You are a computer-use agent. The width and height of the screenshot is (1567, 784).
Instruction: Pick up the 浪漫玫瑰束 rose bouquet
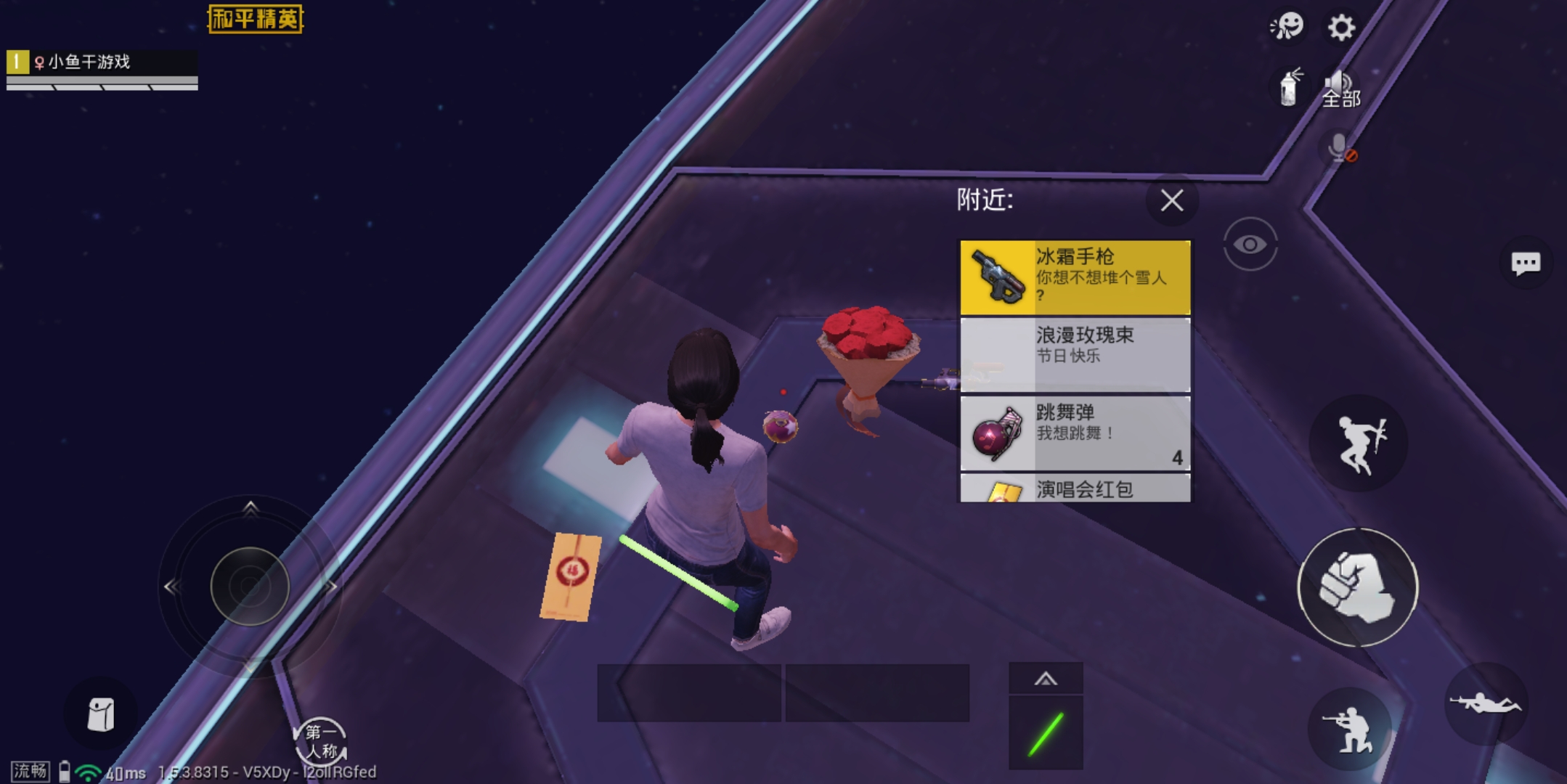coord(1075,354)
